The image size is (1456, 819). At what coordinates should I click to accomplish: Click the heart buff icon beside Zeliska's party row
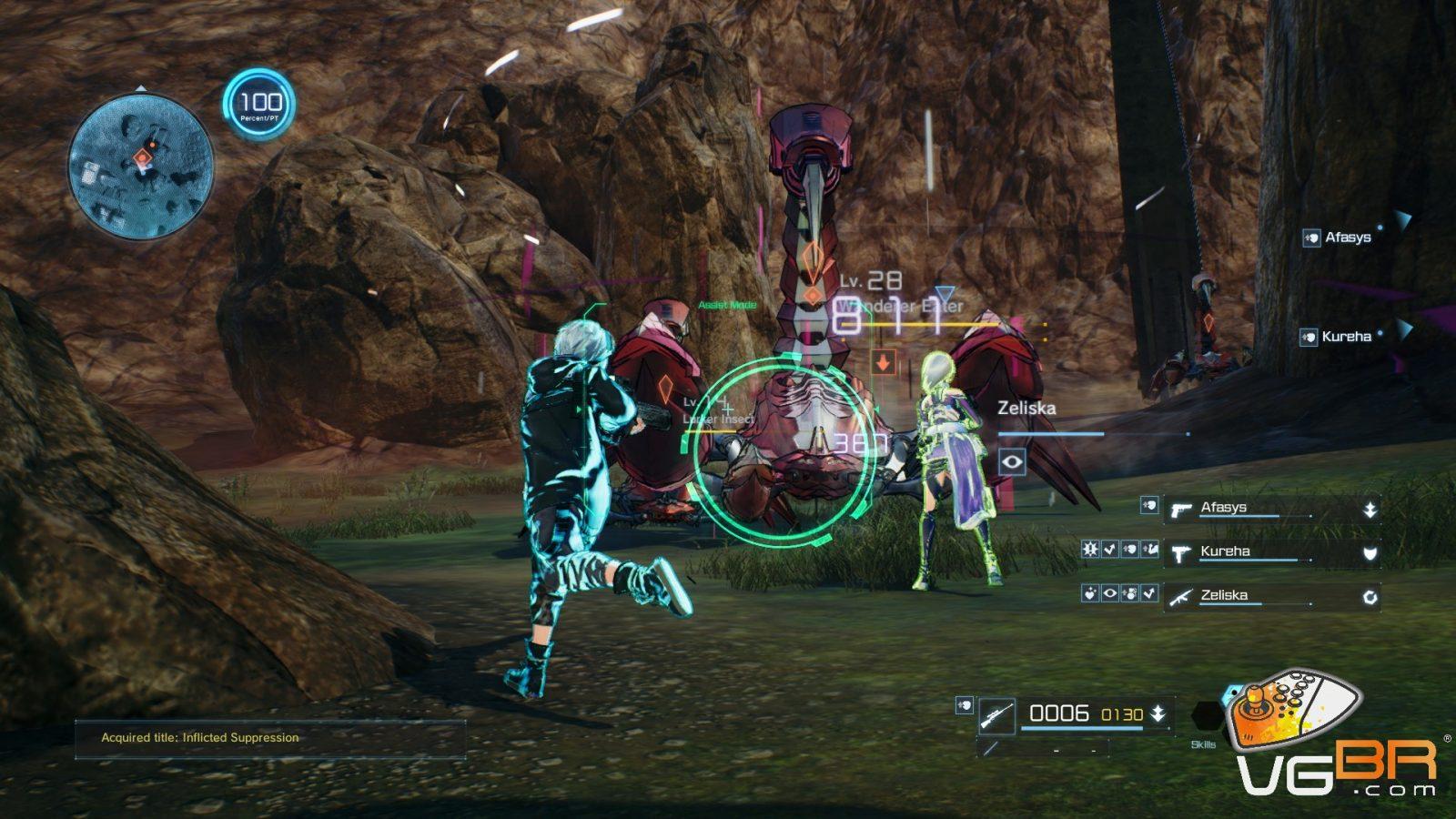click(1090, 594)
